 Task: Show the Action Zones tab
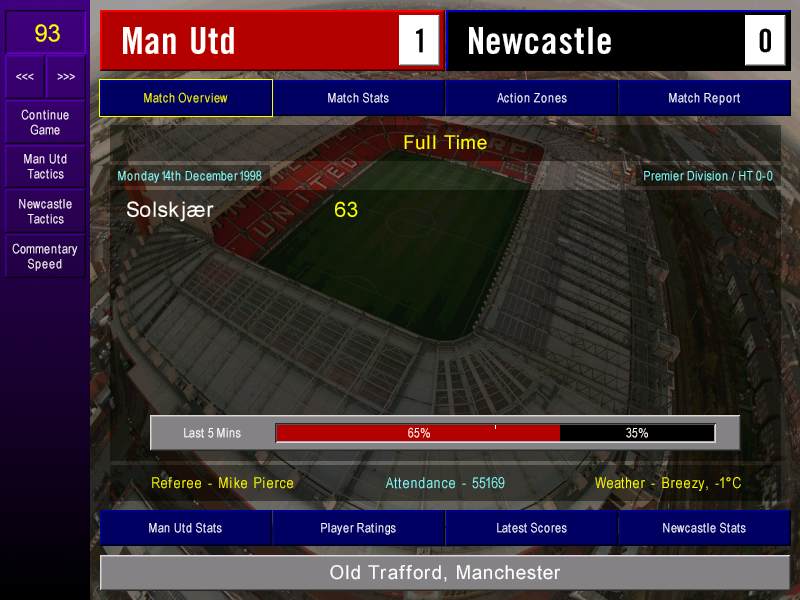531,98
